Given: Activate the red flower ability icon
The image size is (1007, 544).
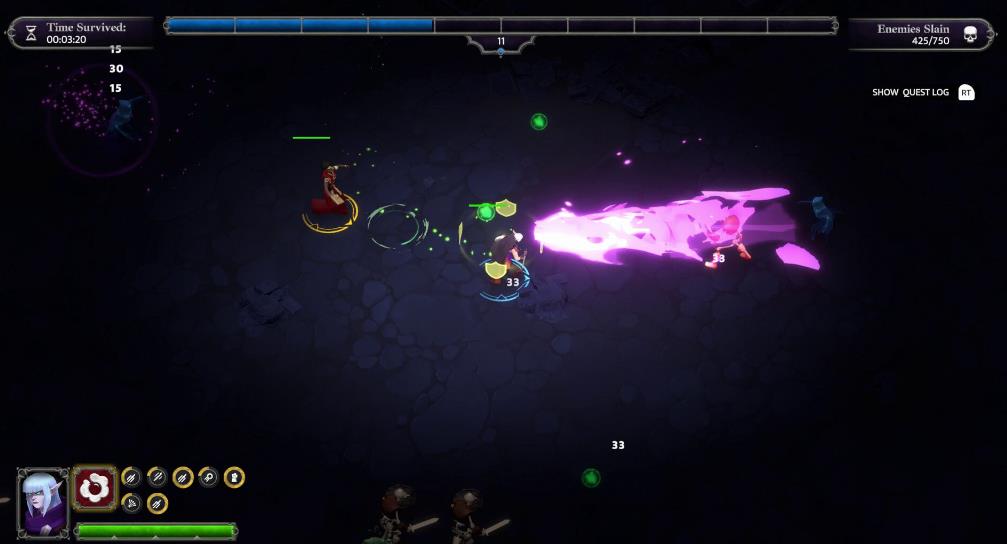Looking at the screenshot, I should click(95, 487).
